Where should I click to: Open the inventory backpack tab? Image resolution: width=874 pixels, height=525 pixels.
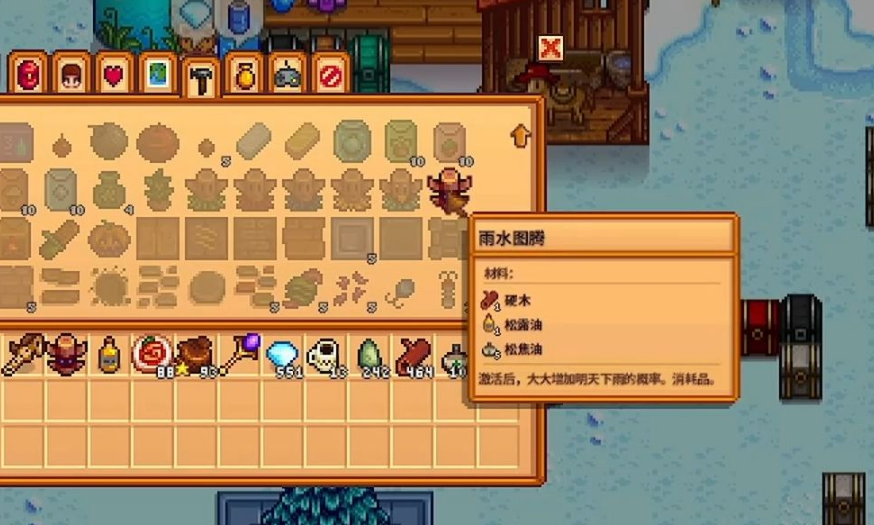pyautogui.click(x=29, y=74)
